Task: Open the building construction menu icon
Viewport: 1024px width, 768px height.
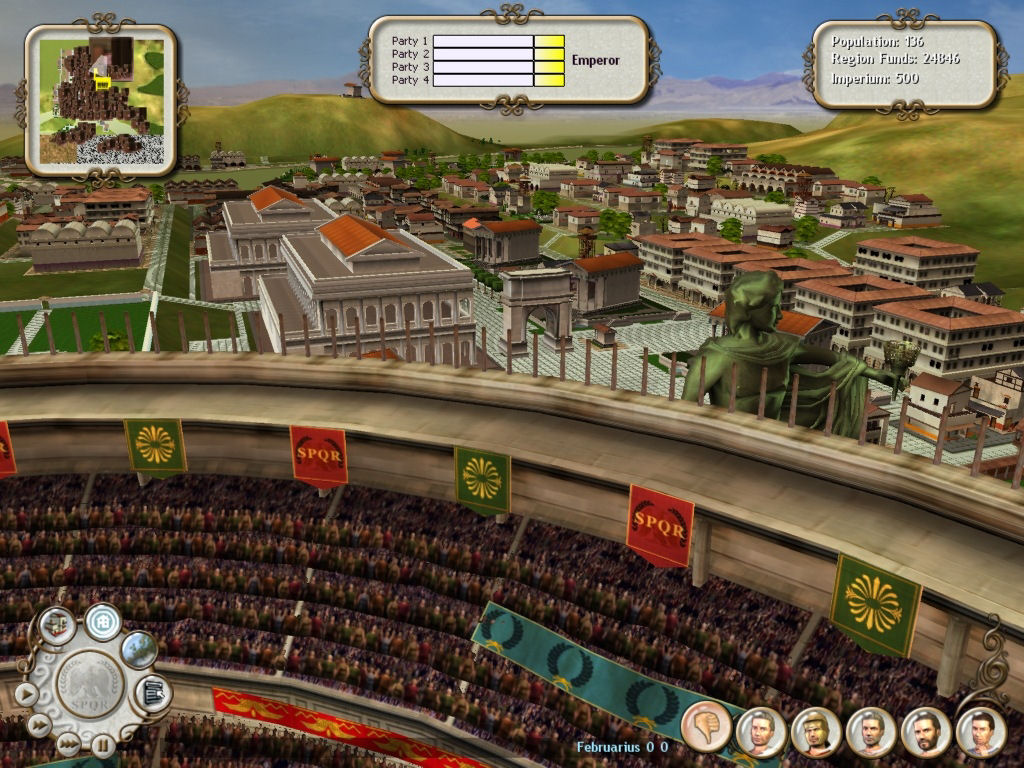Action: point(57,625)
